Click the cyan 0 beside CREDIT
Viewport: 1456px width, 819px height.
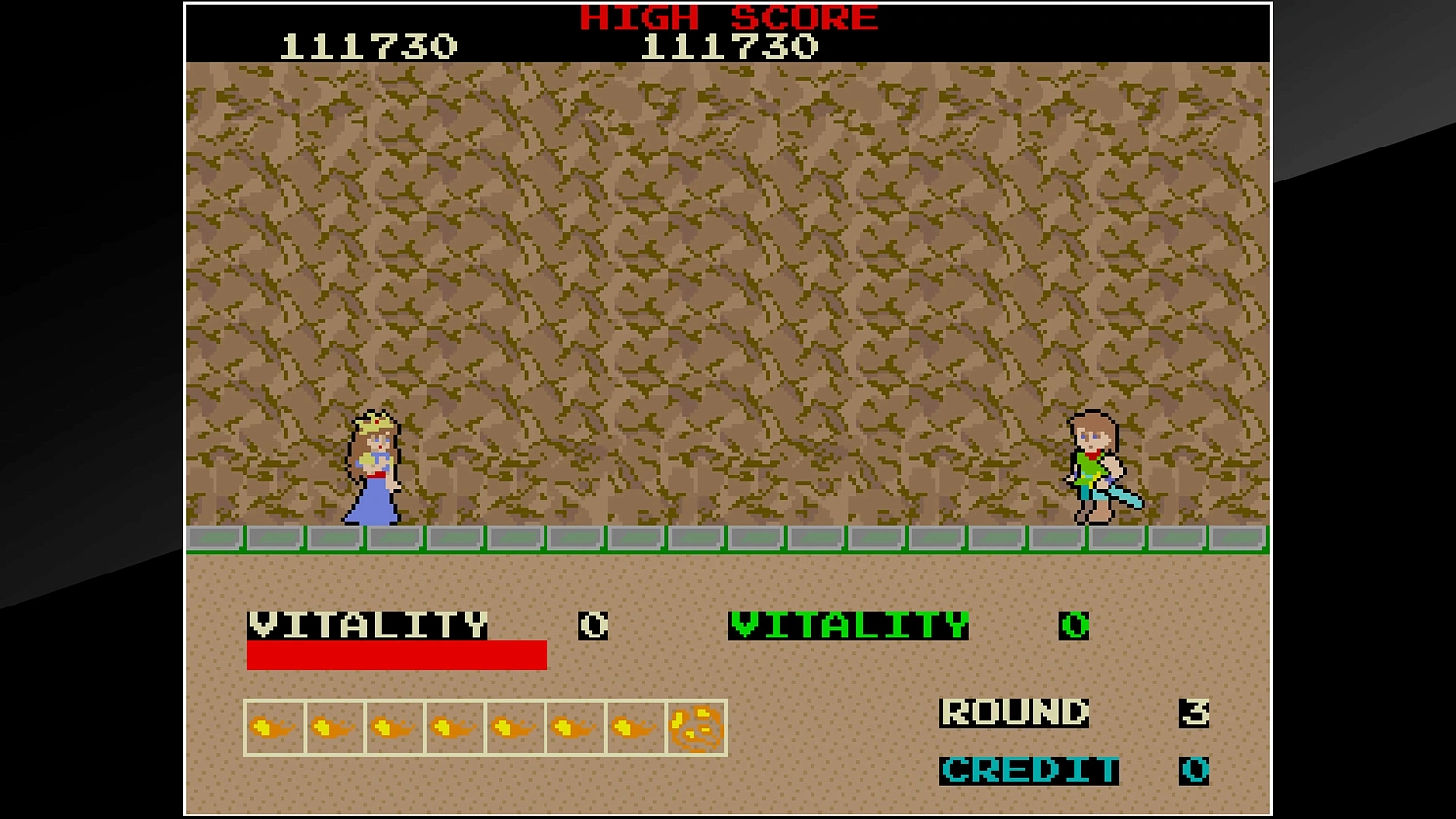tap(1196, 771)
